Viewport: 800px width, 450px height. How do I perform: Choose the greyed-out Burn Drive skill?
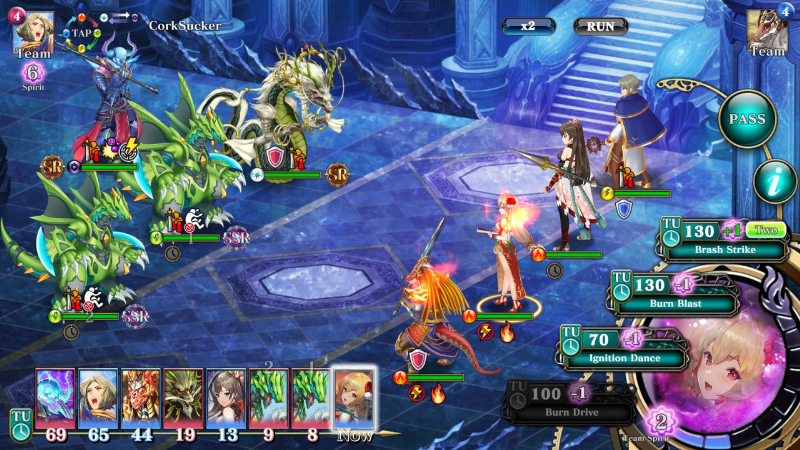coord(570,403)
